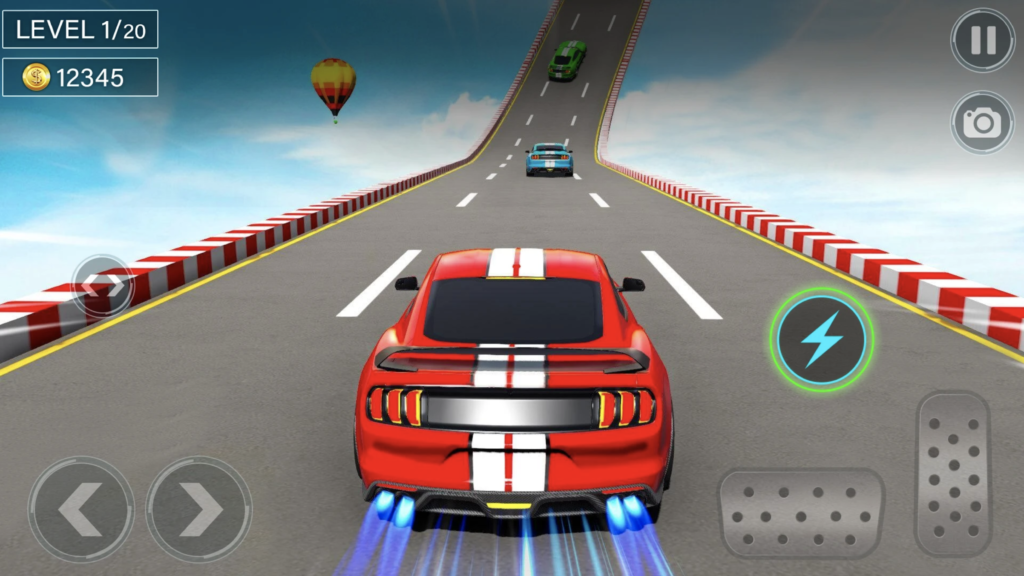Click the faded double-arrow button
The height and width of the screenshot is (576, 1024).
(x=103, y=286)
